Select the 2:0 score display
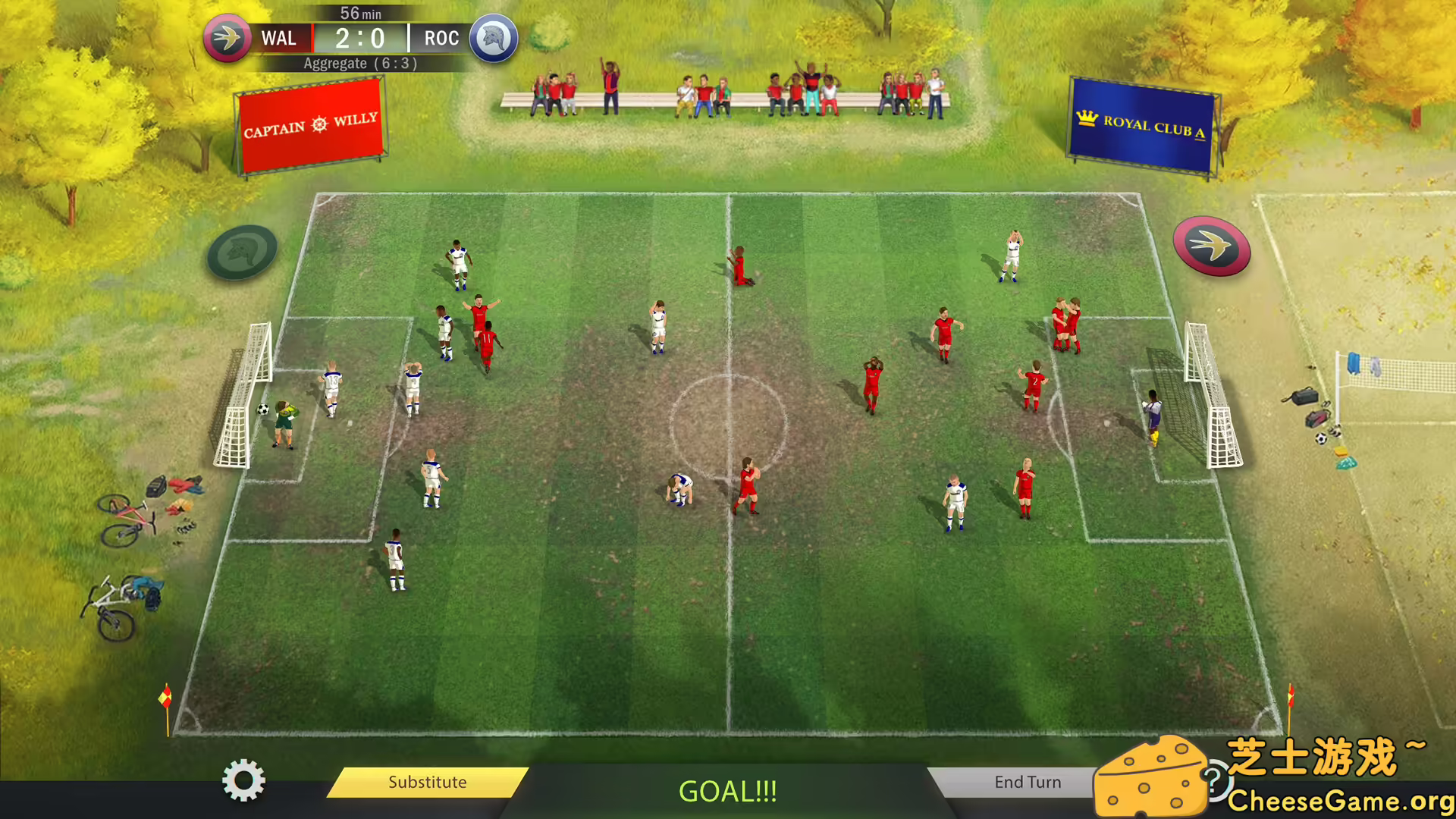Screen dimensions: 1456x819 coord(362,38)
